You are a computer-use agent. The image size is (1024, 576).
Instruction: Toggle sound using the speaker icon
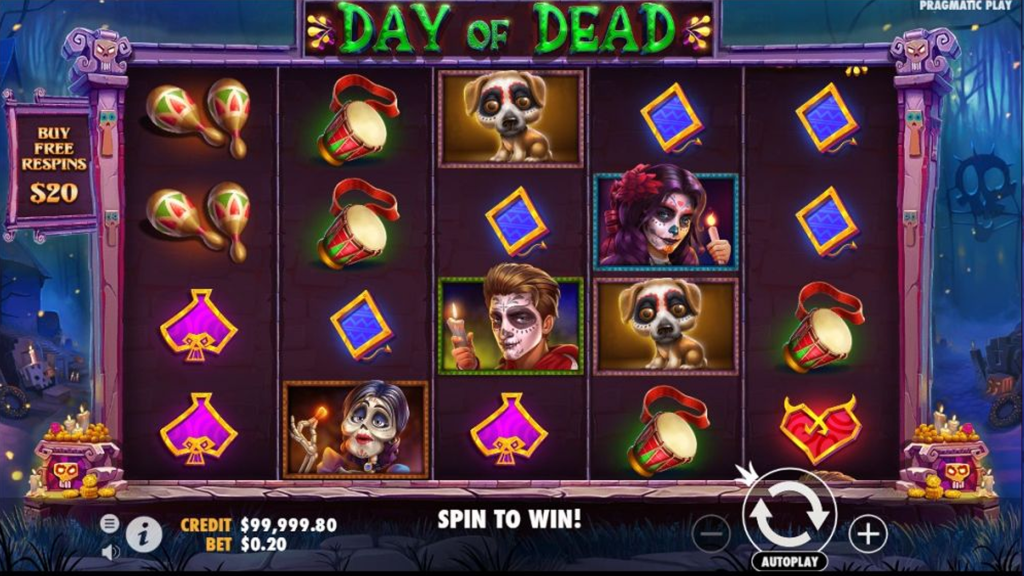(110, 551)
